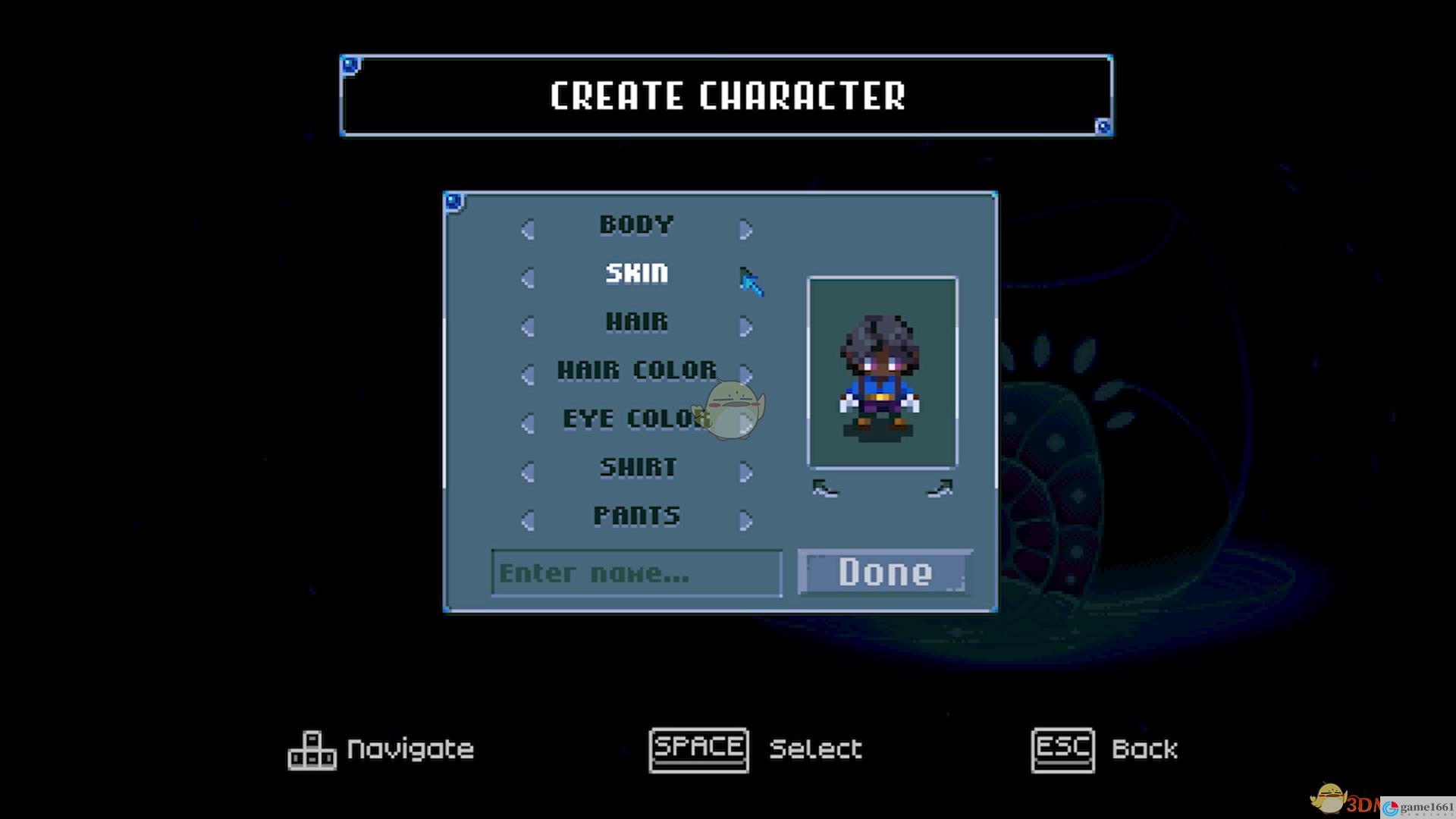Select next Pants option

pyautogui.click(x=745, y=520)
